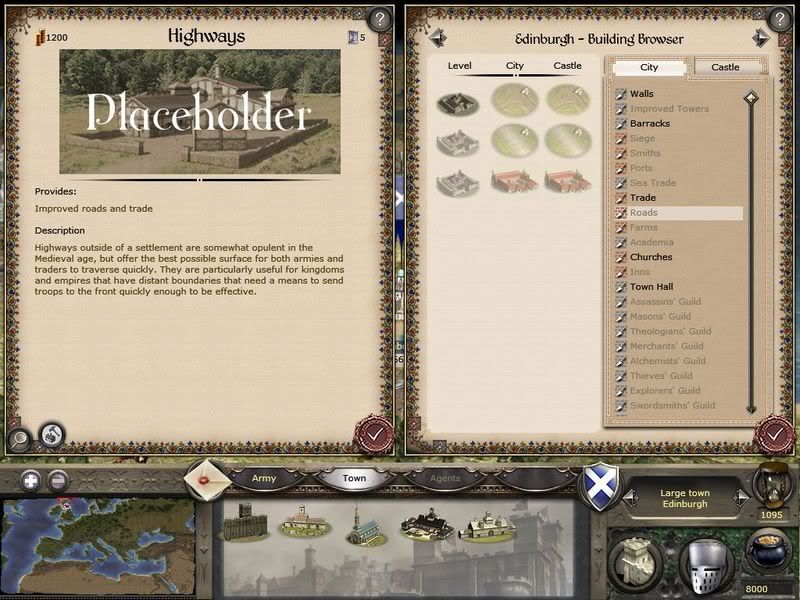The height and width of the screenshot is (600, 800).
Task: Close the Building Browser with its checkmark
Action: click(x=775, y=435)
